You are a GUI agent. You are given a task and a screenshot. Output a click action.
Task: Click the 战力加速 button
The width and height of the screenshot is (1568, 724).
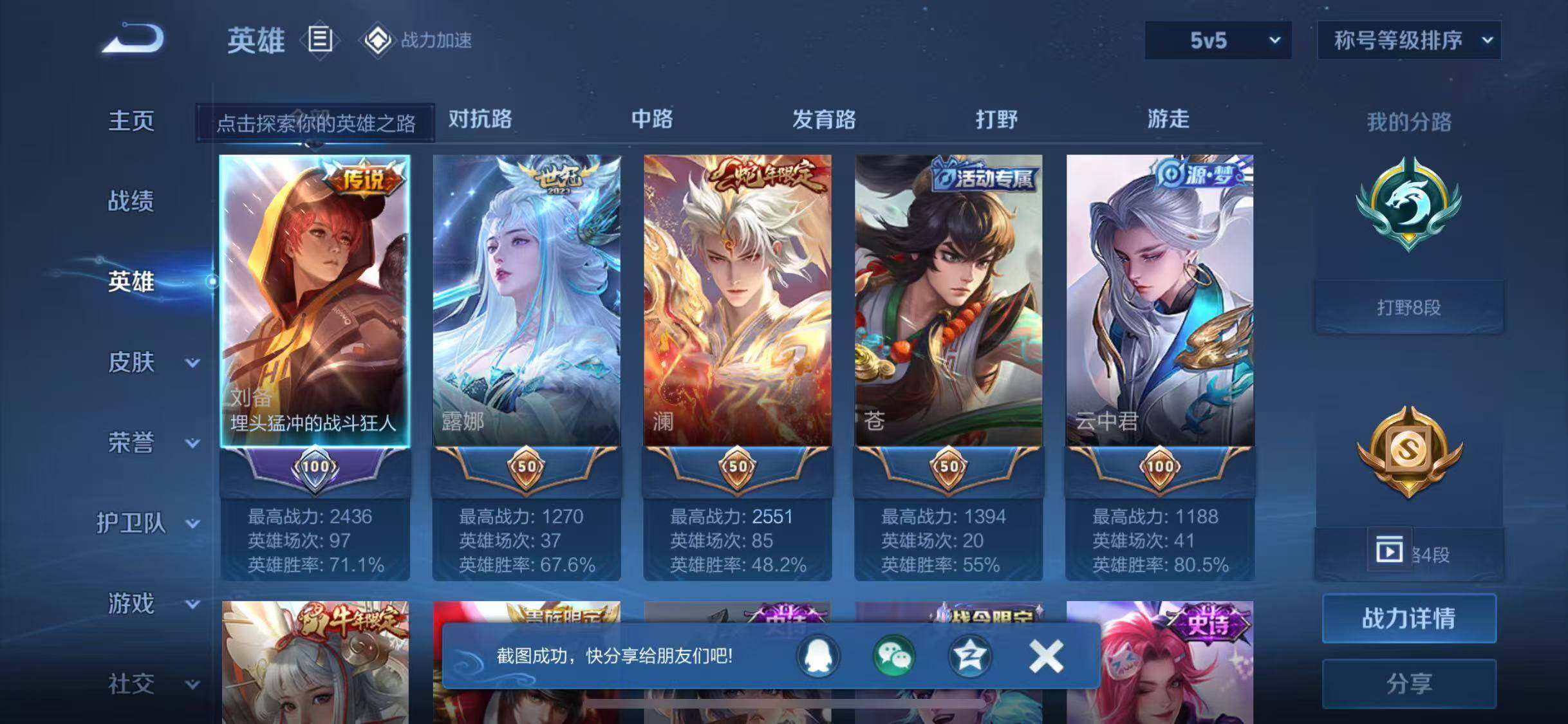click(x=418, y=41)
